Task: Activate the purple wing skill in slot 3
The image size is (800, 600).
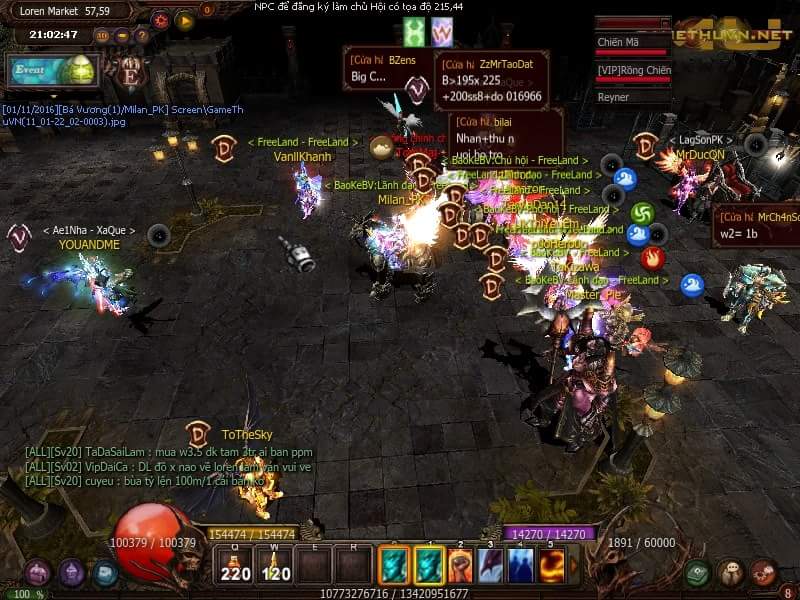Action: point(491,566)
